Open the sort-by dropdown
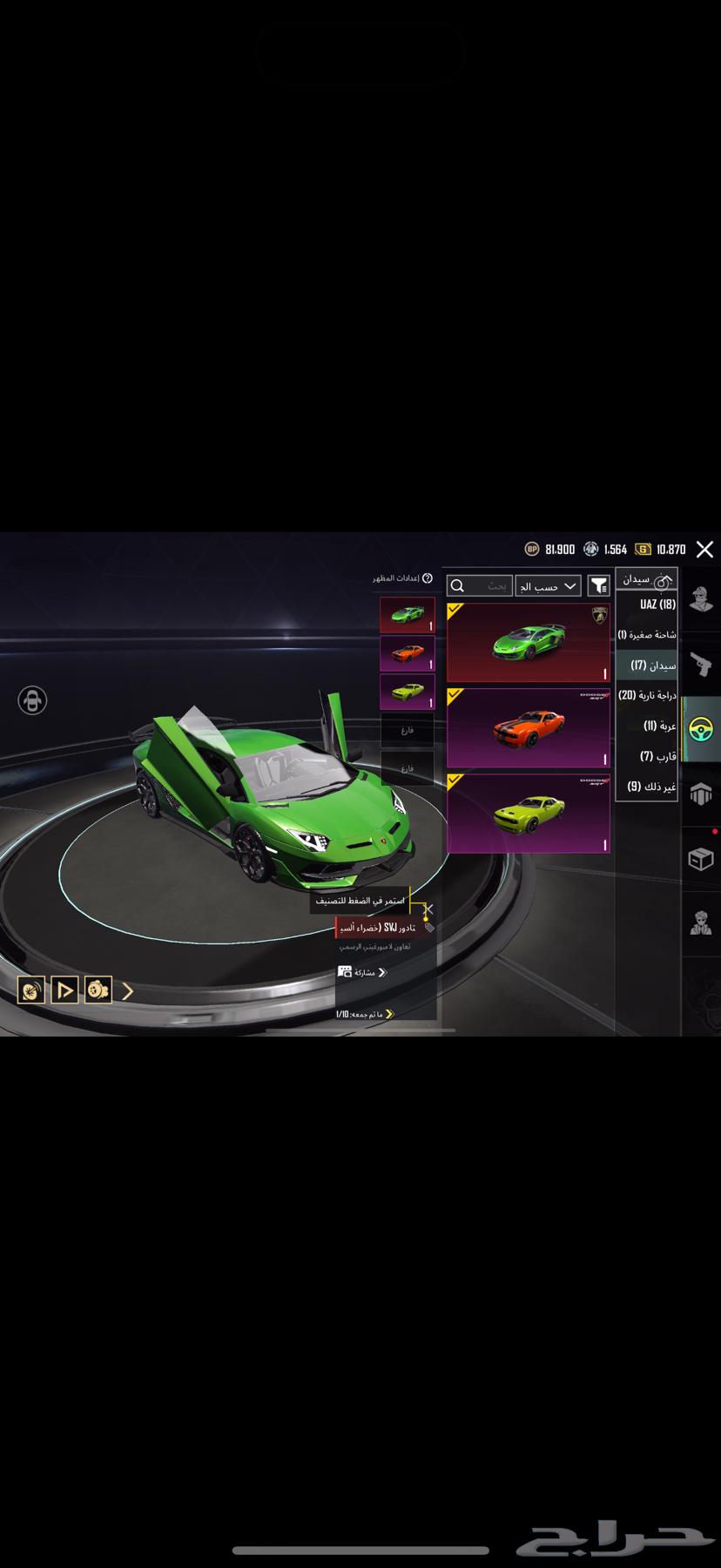721x1568 pixels. pos(548,586)
